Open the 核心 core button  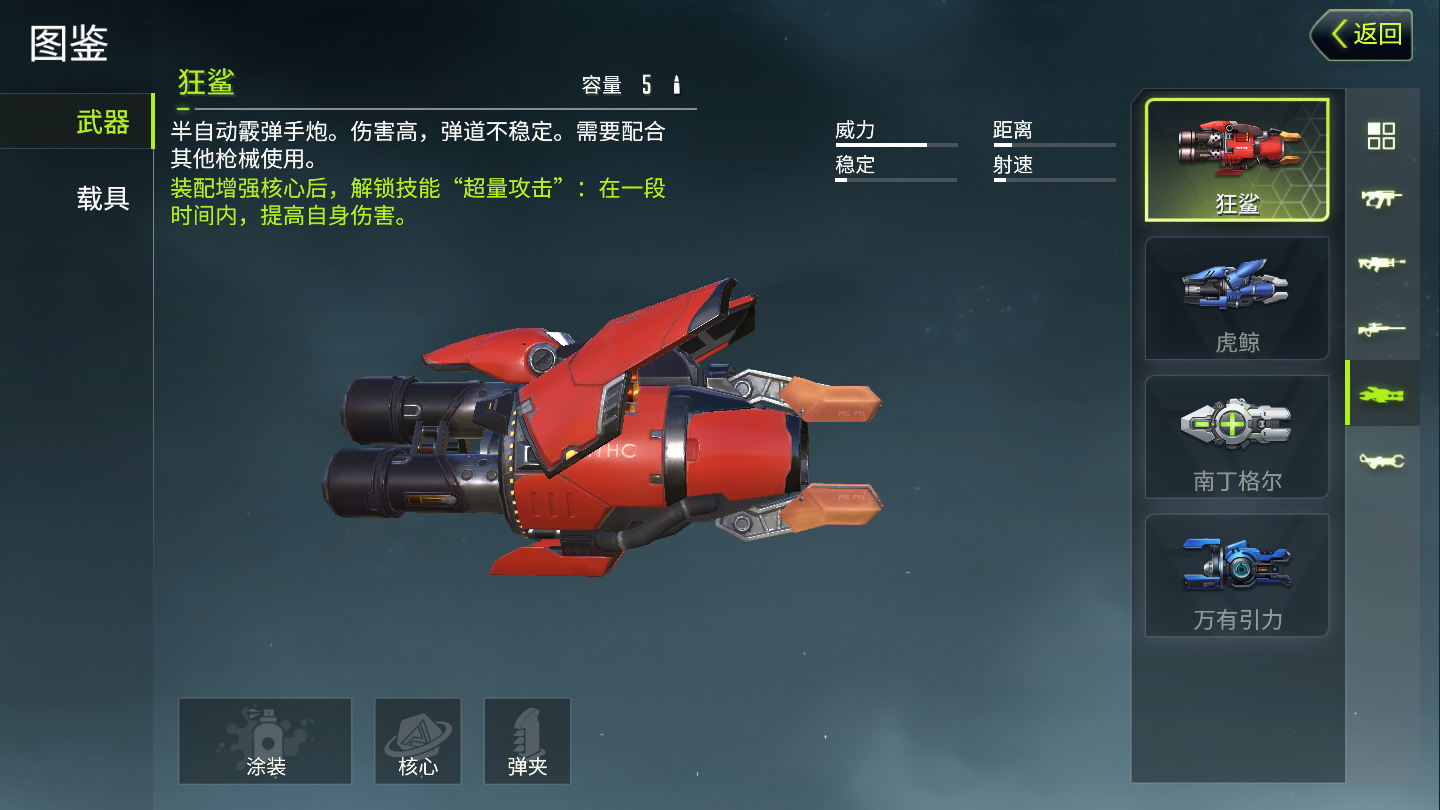(418, 741)
